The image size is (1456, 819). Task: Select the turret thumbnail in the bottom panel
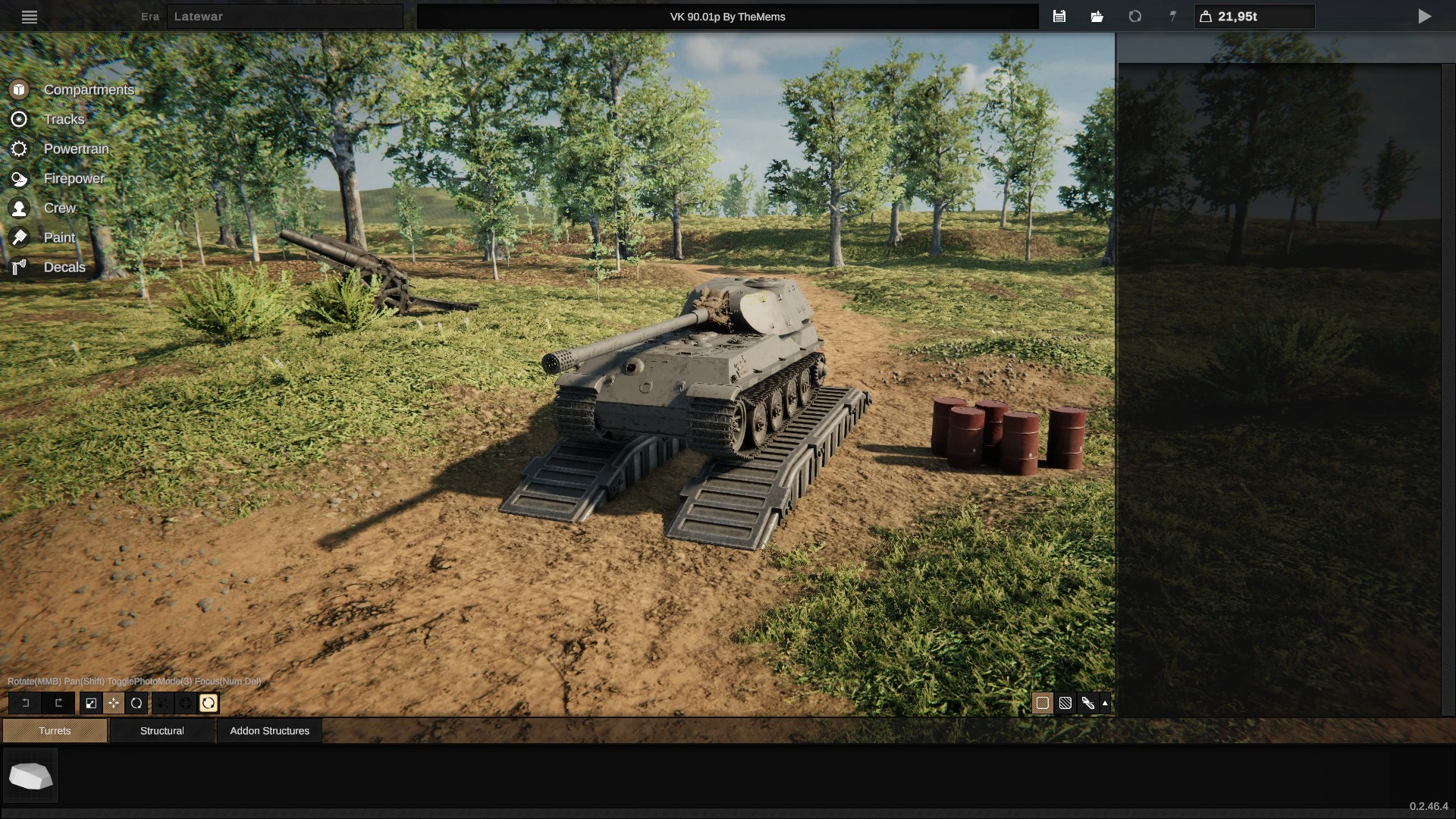coord(30,775)
